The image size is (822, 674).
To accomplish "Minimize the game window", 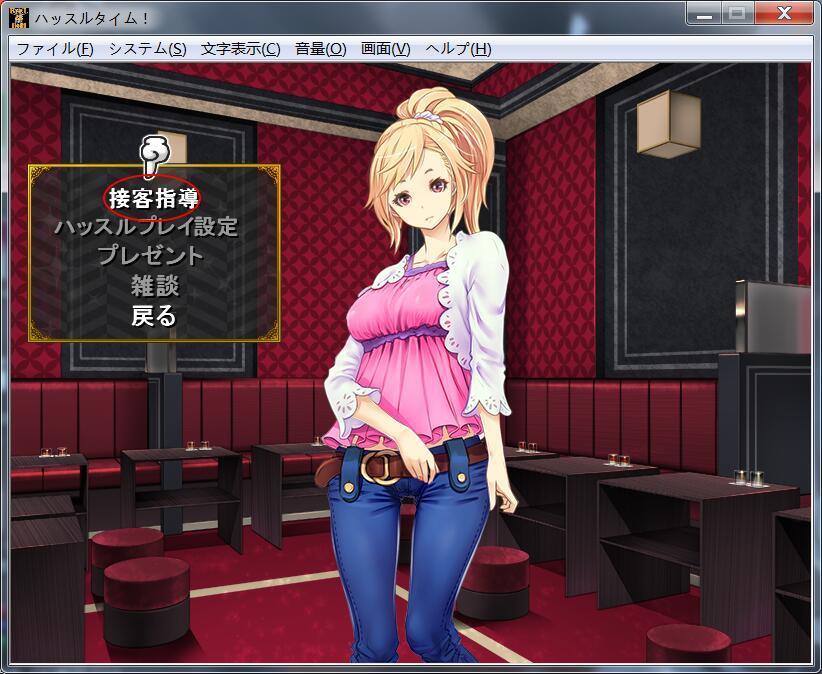I will click(x=705, y=13).
